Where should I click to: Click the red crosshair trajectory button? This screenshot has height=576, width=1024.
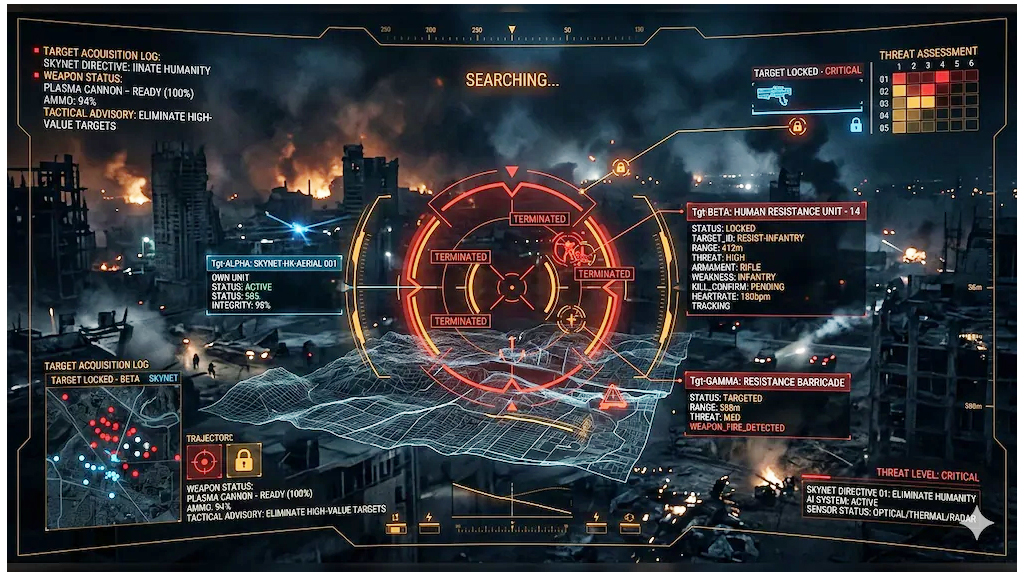[204, 462]
